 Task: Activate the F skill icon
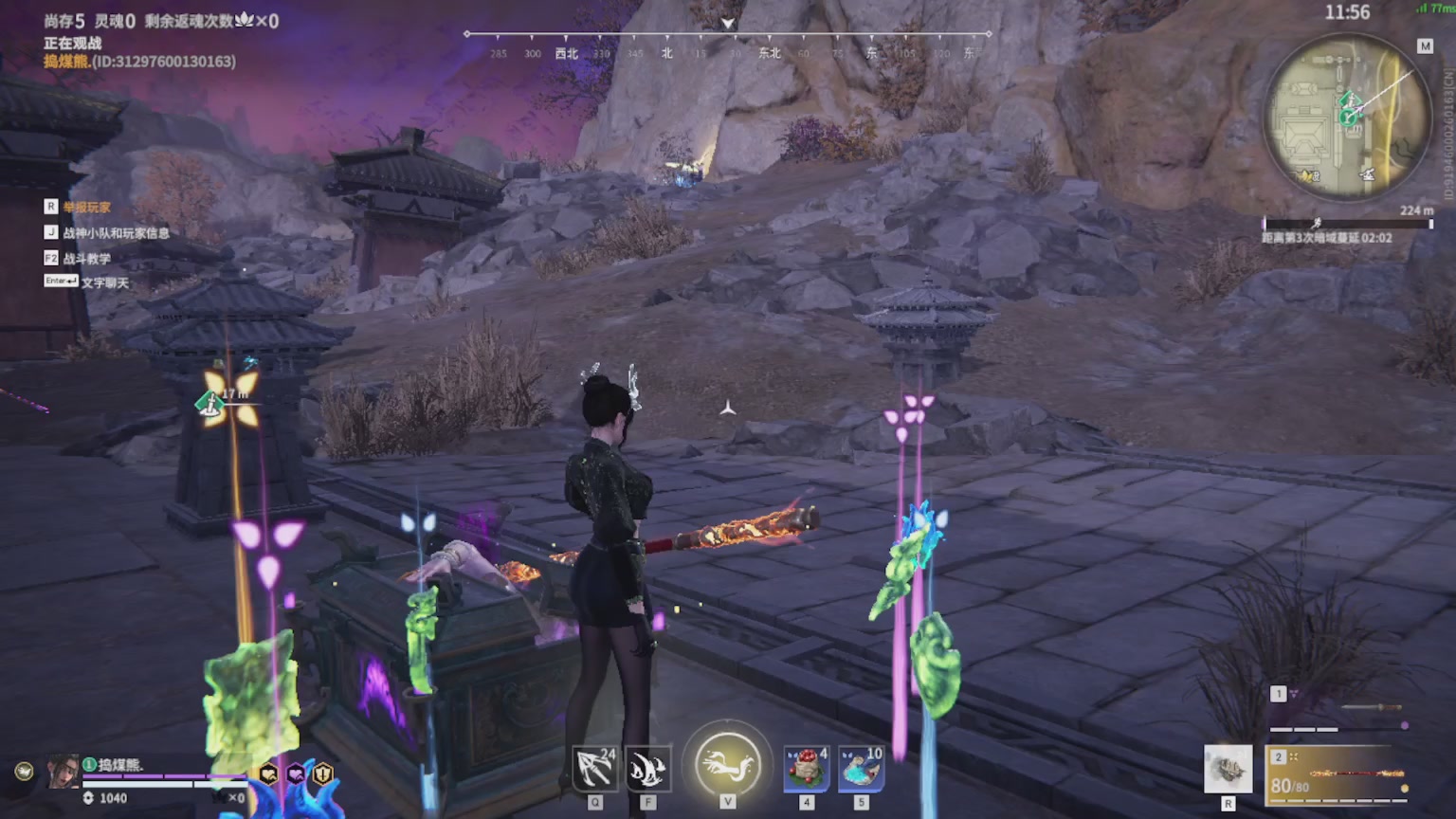(x=648, y=768)
